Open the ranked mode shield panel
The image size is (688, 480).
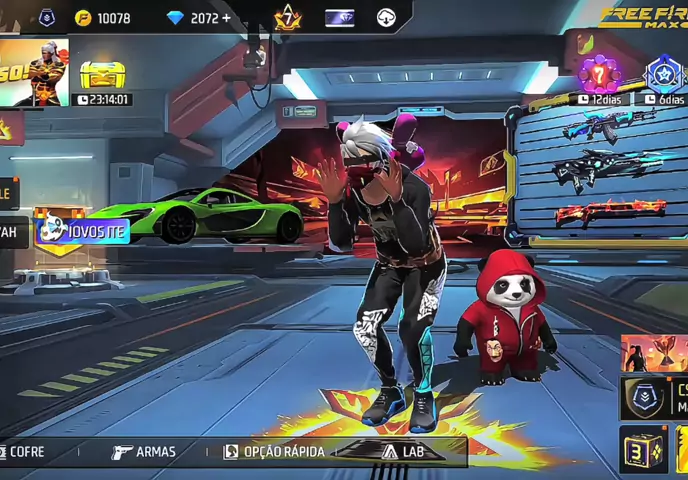[x=653, y=398]
